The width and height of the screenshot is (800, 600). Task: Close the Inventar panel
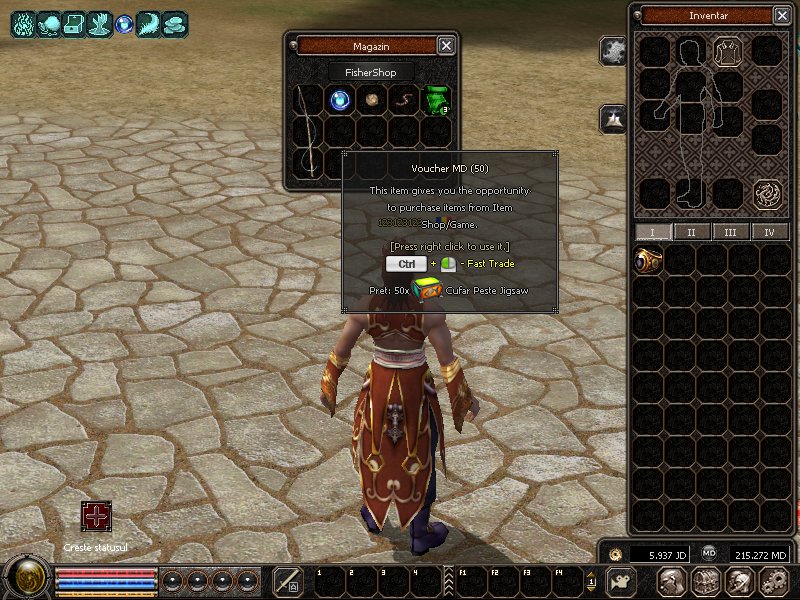(781, 15)
